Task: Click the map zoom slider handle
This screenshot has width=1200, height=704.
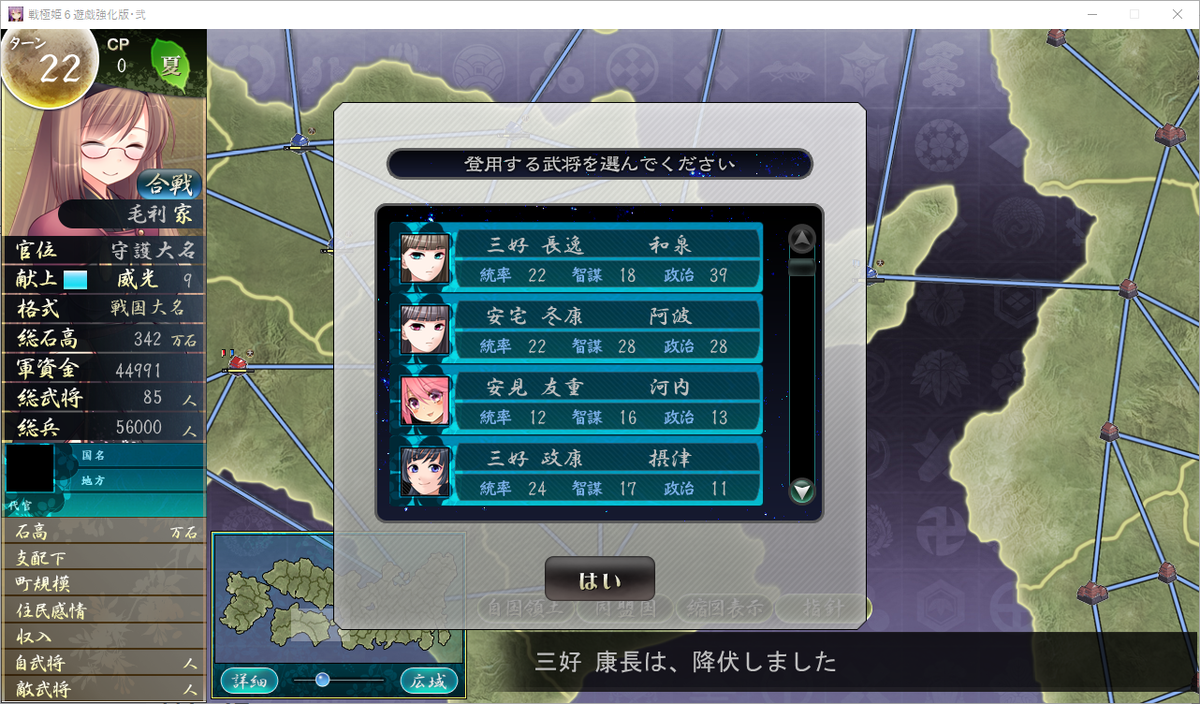Action: [322, 680]
